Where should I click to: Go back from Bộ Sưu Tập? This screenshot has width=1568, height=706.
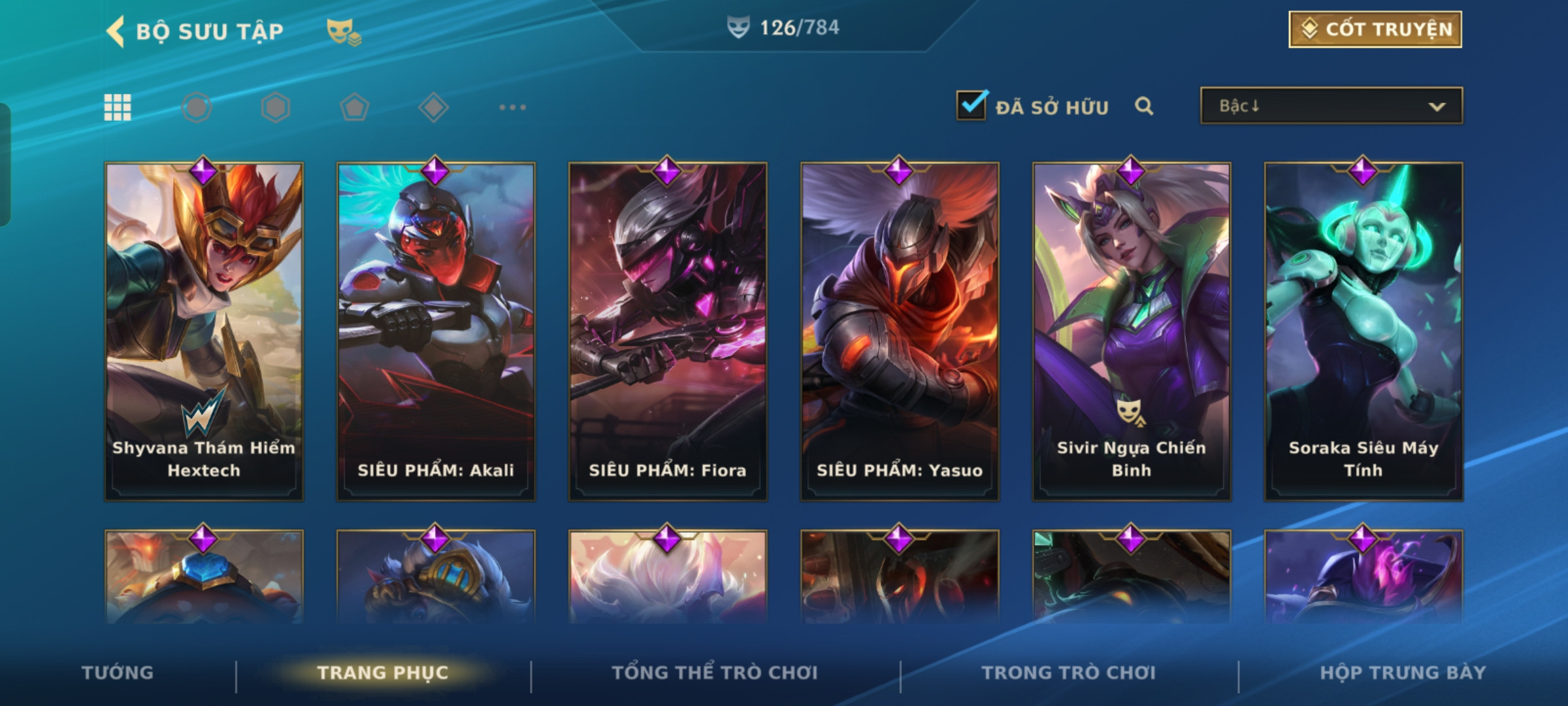116,31
